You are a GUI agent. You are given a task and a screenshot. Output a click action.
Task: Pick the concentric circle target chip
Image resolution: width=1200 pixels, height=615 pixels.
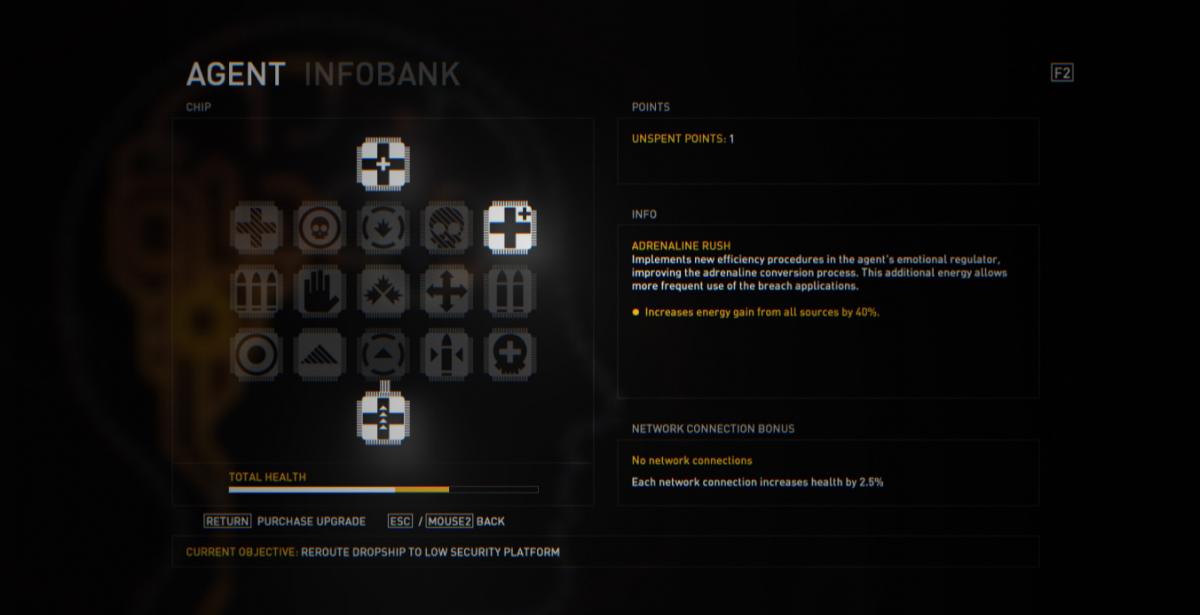pyautogui.click(x=256, y=355)
